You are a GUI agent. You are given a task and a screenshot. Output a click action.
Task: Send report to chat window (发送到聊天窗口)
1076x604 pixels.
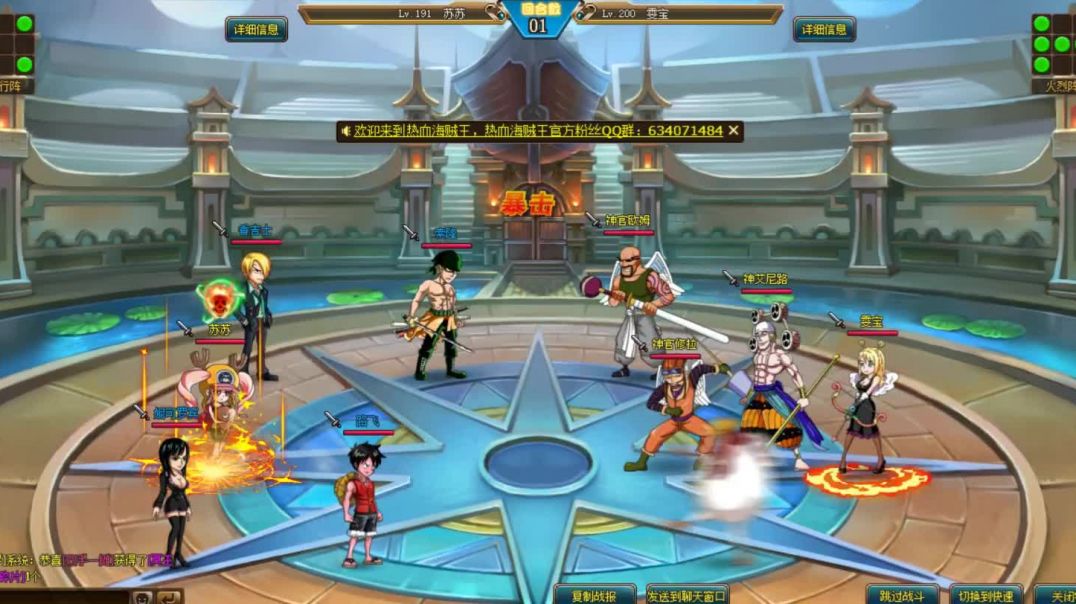(x=687, y=595)
